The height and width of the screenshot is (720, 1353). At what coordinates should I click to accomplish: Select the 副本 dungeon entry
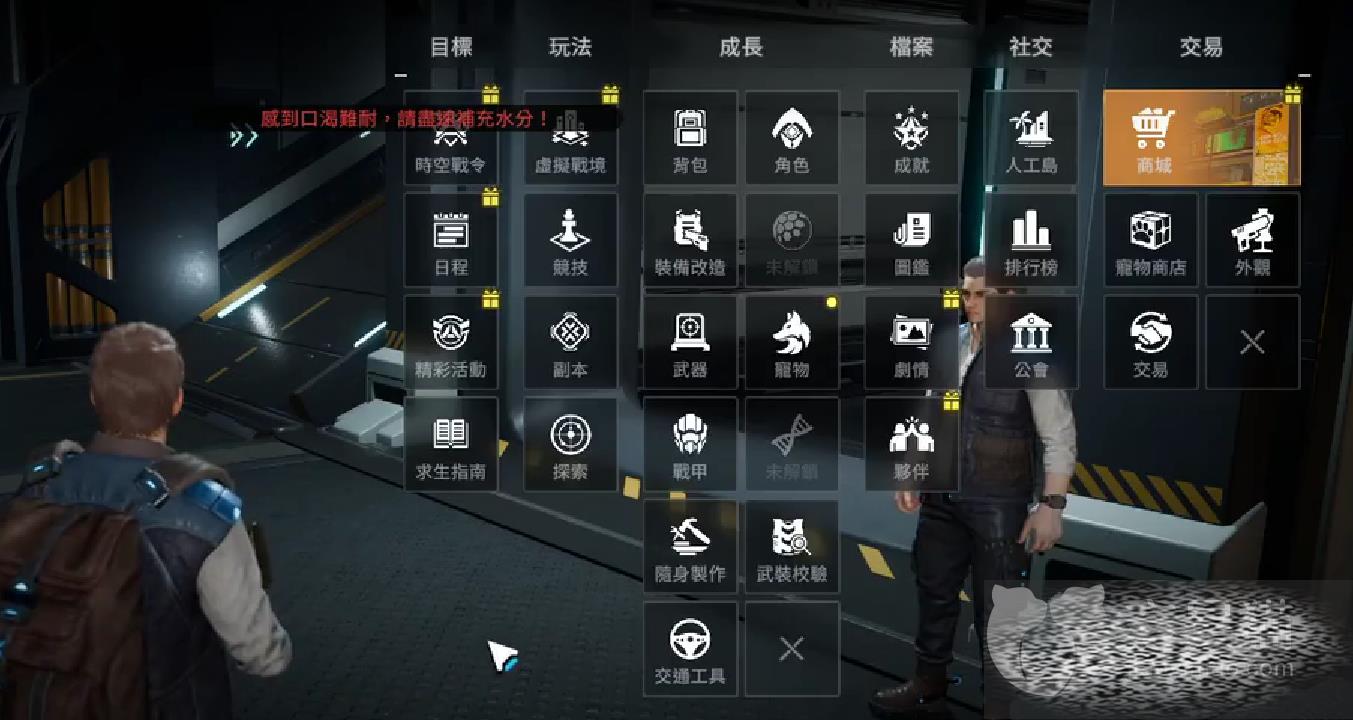coord(570,342)
